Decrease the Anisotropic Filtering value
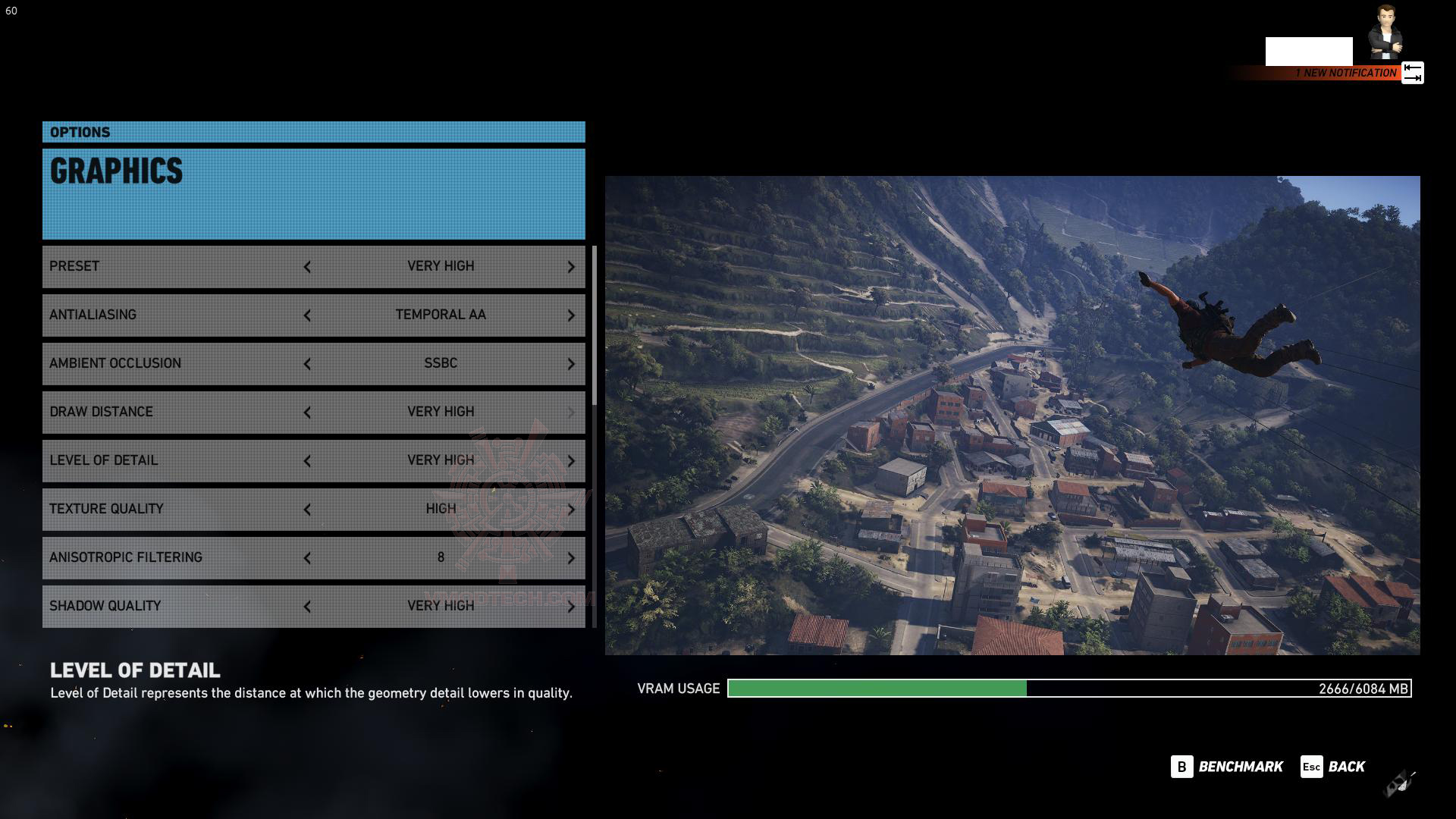Screen dimensions: 1456x819 click(x=307, y=558)
